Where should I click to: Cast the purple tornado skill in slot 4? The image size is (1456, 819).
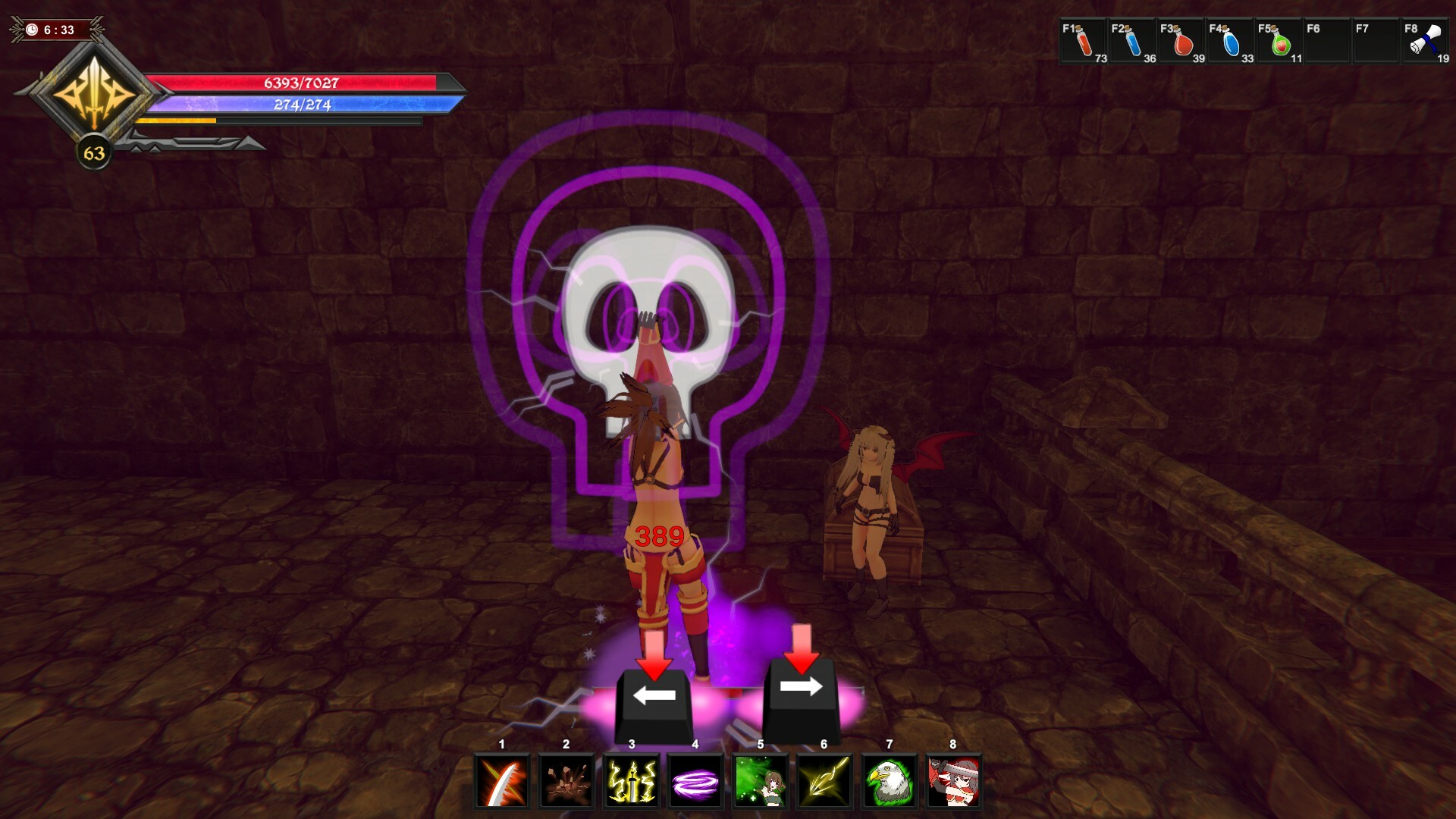coord(695,783)
